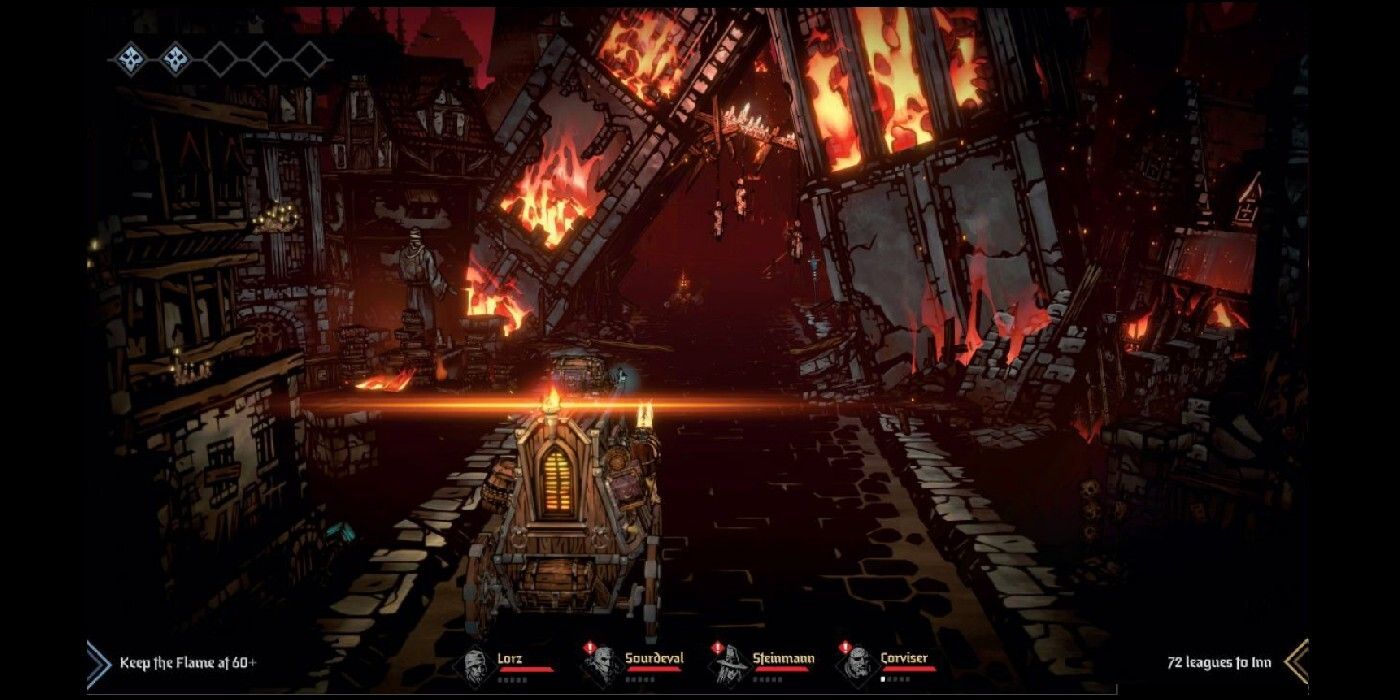The width and height of the screenshot is (1400, 700).
Task: Show the '72 leagues to Inn' route tracker
Action: point(1219,662)
